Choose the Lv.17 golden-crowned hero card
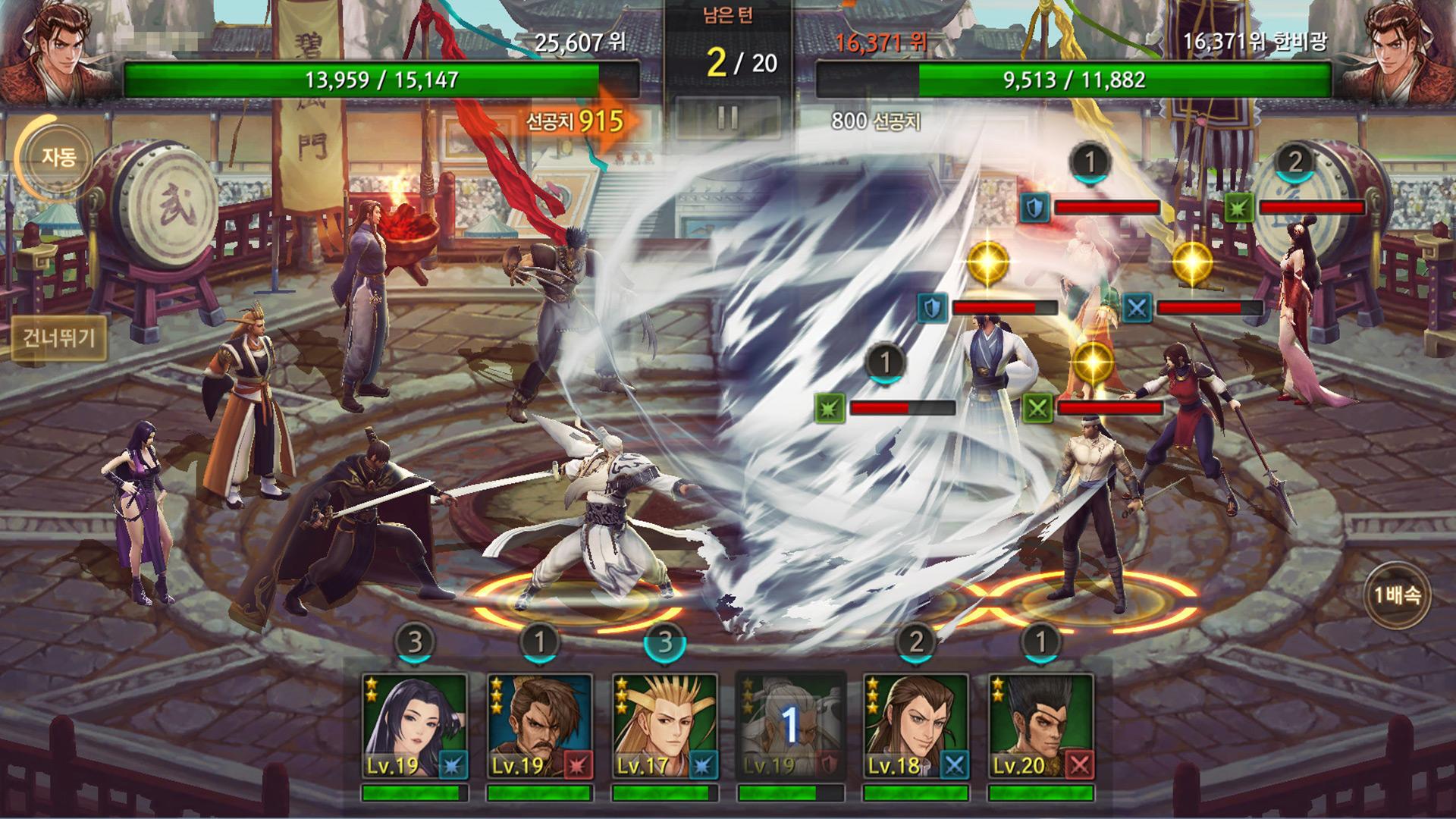1456x819 pixels. pyautogui.click(x=665, y=726)
